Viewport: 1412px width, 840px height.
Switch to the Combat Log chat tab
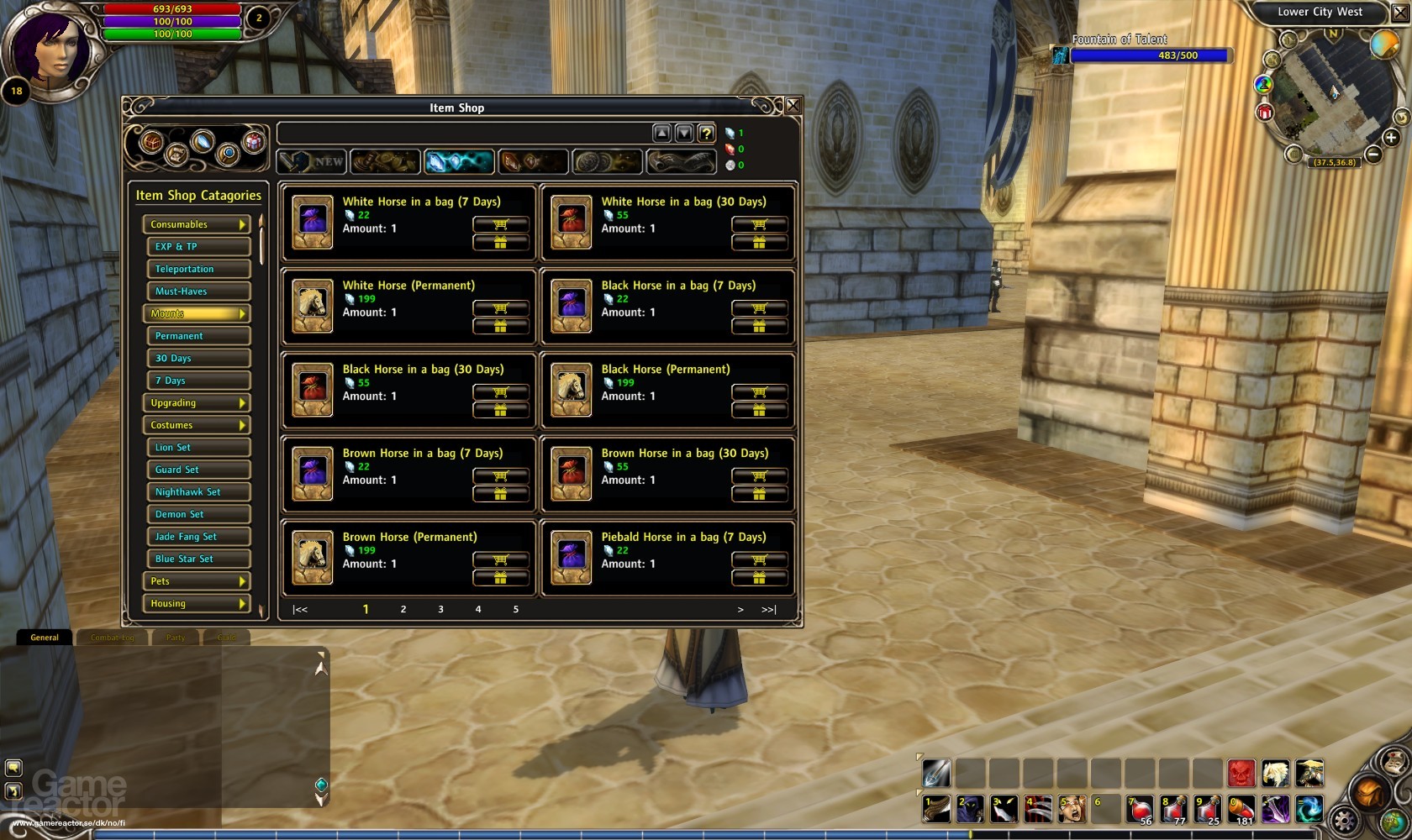(x=112, y=638)
